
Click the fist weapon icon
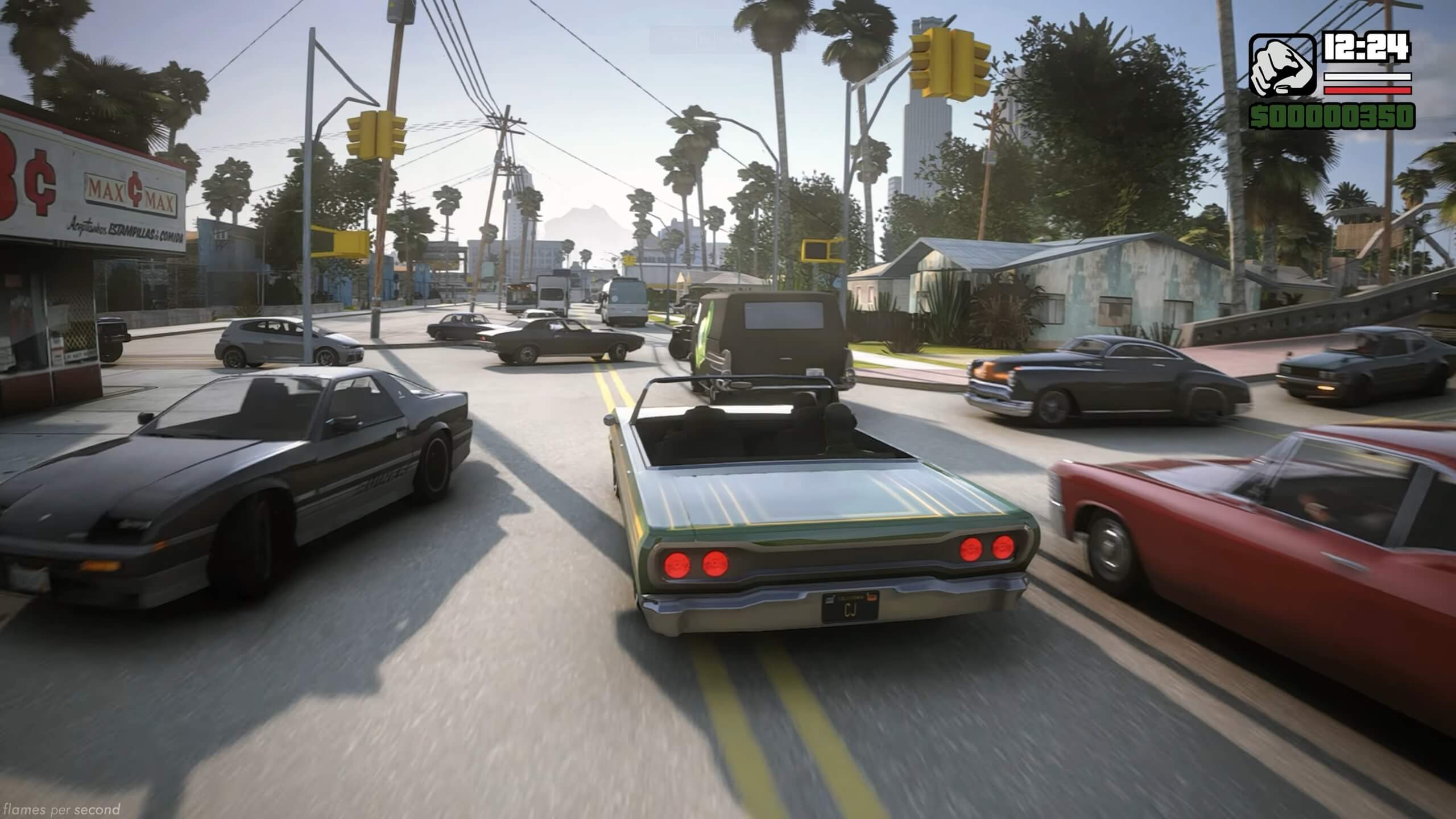(x=1282, y=65)
